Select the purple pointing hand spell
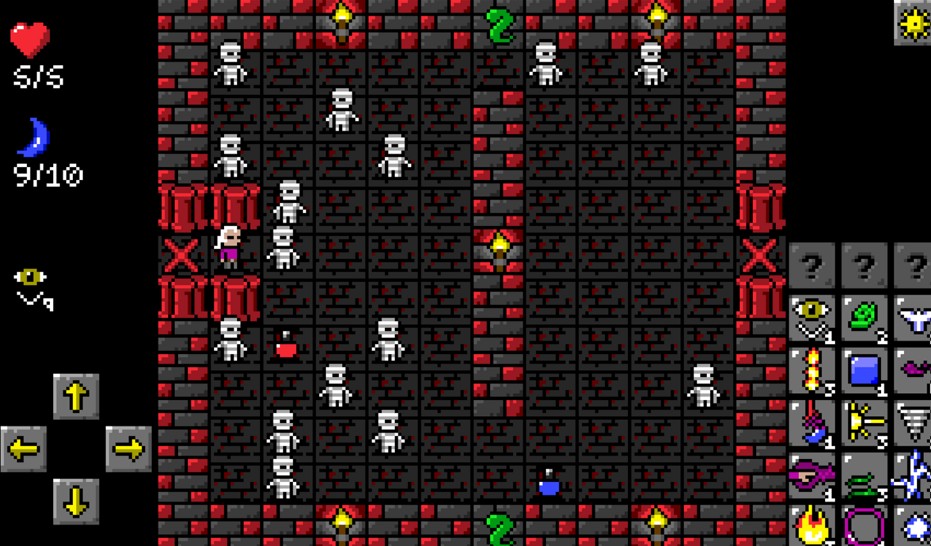Screen dimensions: 931x546 click(x=812, y=475)
